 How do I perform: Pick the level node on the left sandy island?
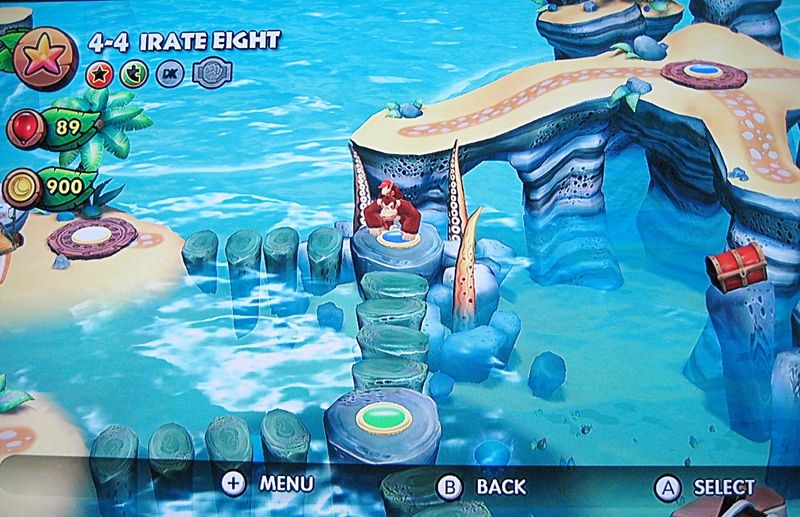pos(93,235)
